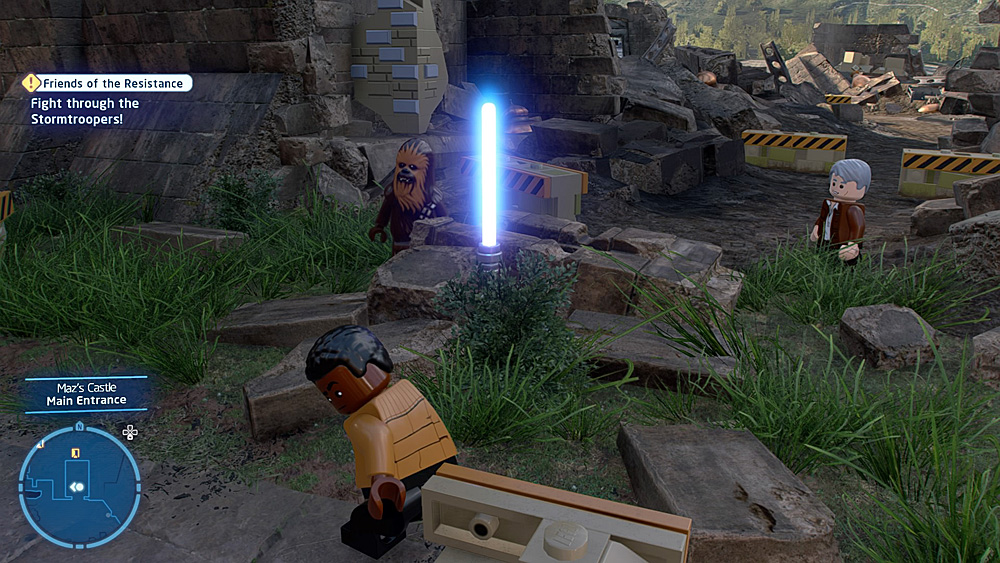
Task: Click the Maz's Castle Main Entrance location label
Action: (x=86, y=393)
